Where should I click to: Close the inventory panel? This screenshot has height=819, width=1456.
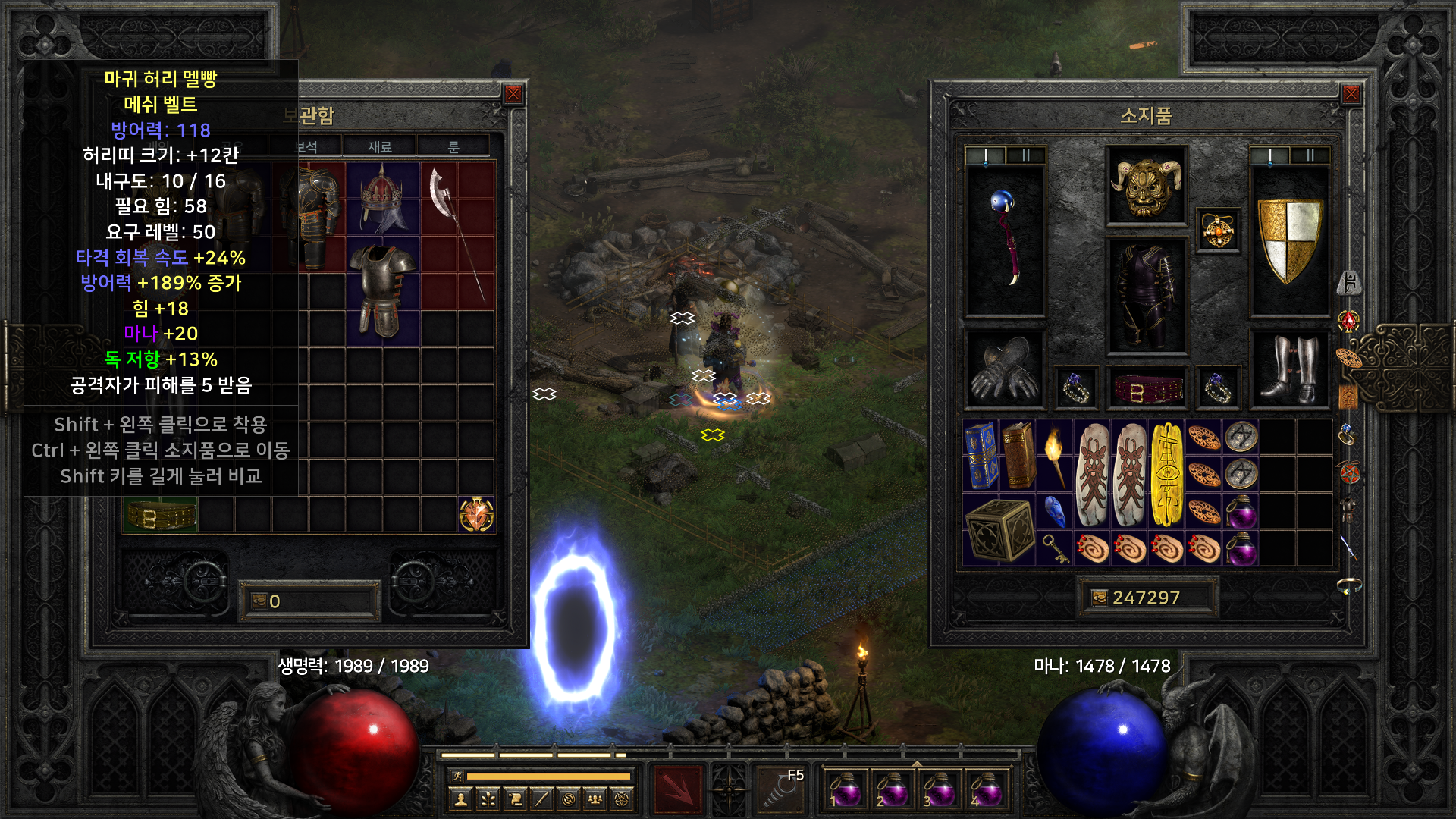tap(1351, 94)
